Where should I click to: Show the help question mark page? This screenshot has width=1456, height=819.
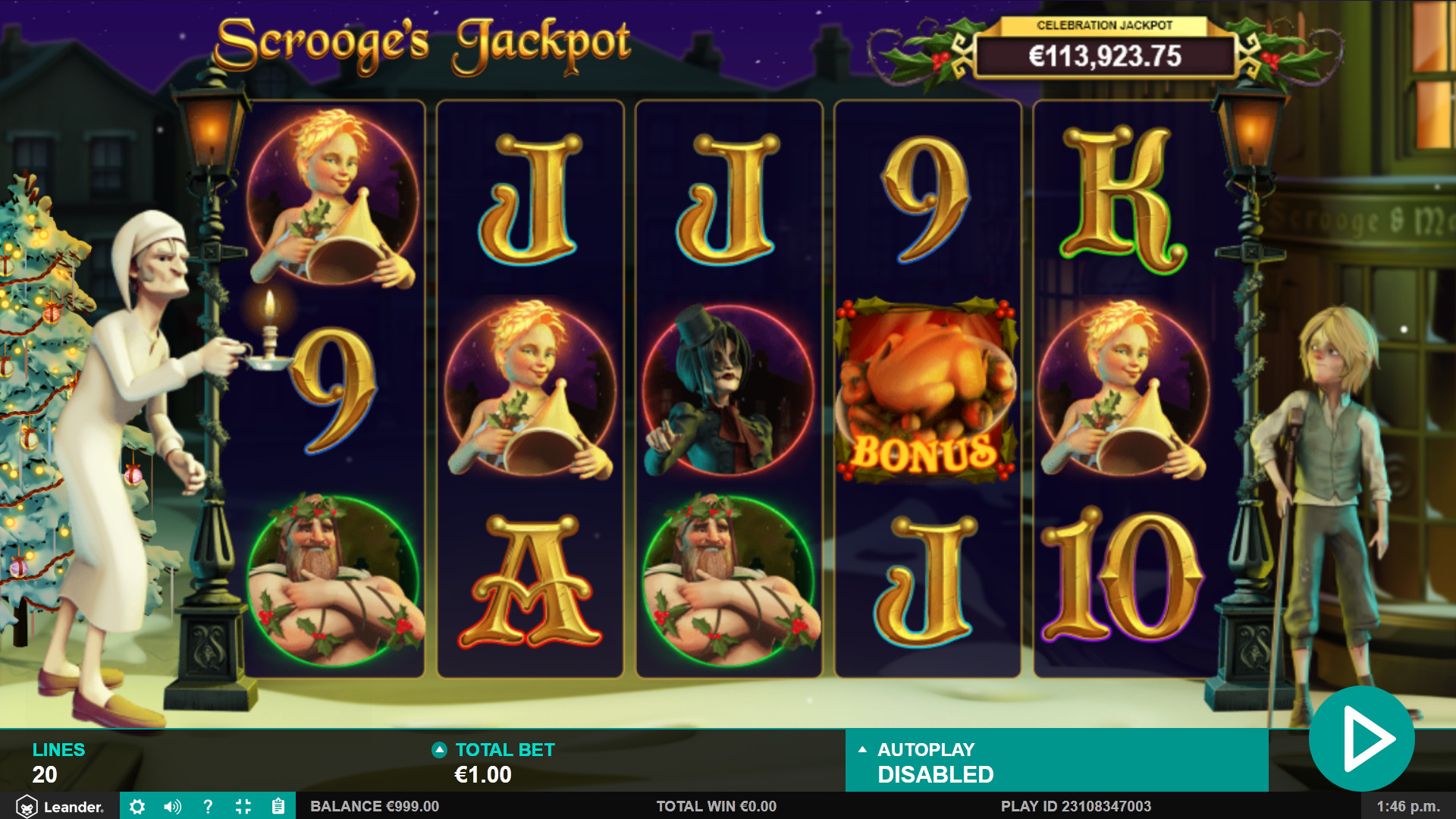coord(208,806)
